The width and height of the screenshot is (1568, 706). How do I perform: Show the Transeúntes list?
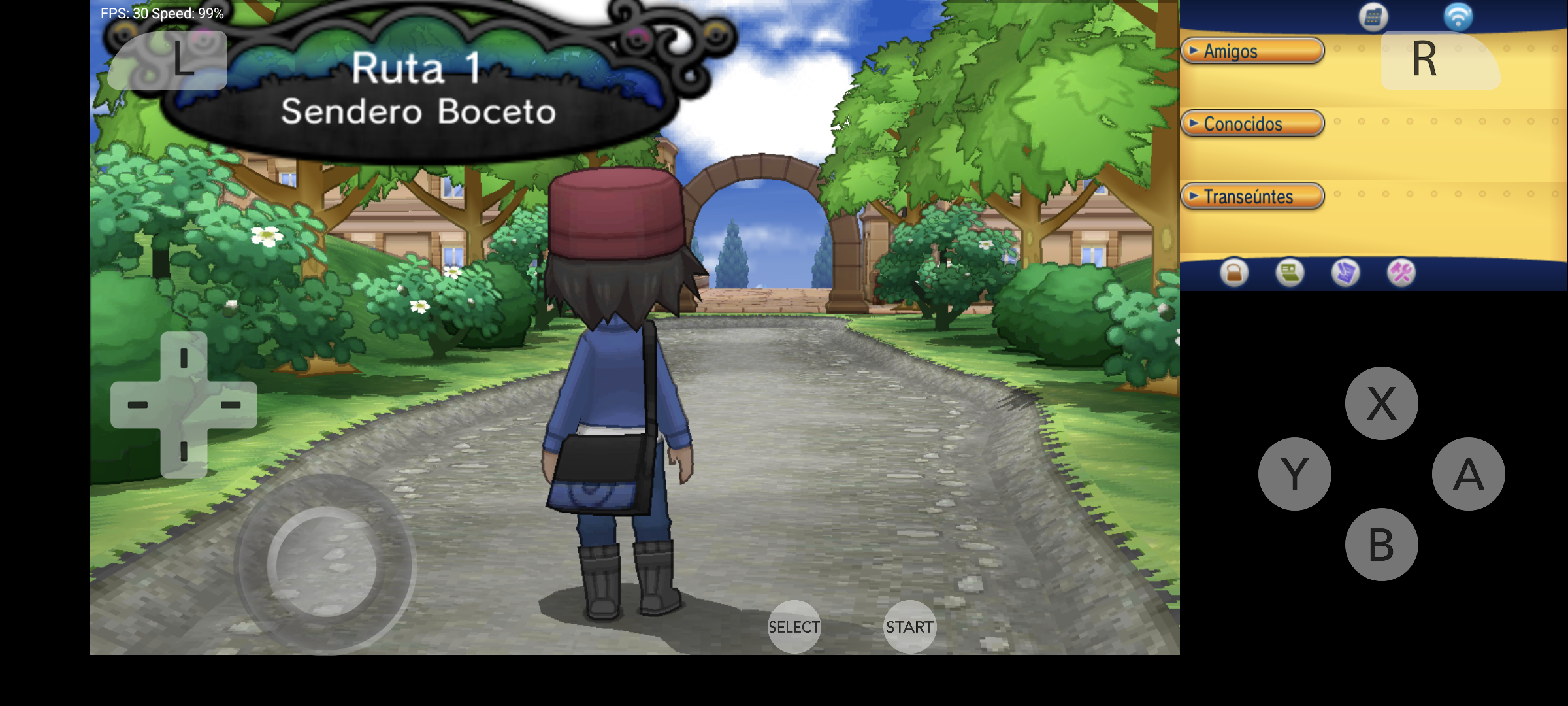[x=1252, y=196]
